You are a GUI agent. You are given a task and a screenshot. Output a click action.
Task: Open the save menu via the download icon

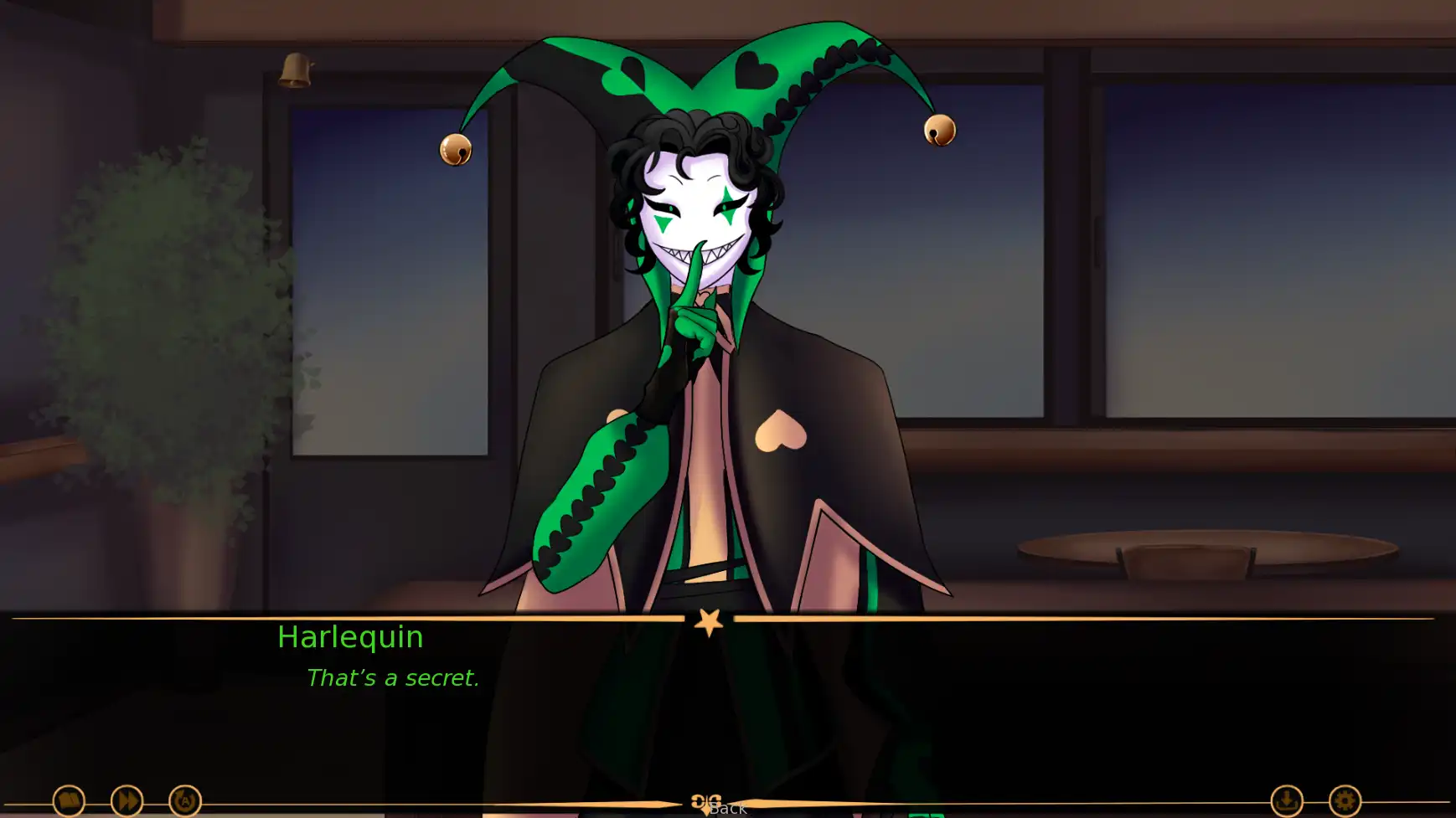pos(1285,800)
